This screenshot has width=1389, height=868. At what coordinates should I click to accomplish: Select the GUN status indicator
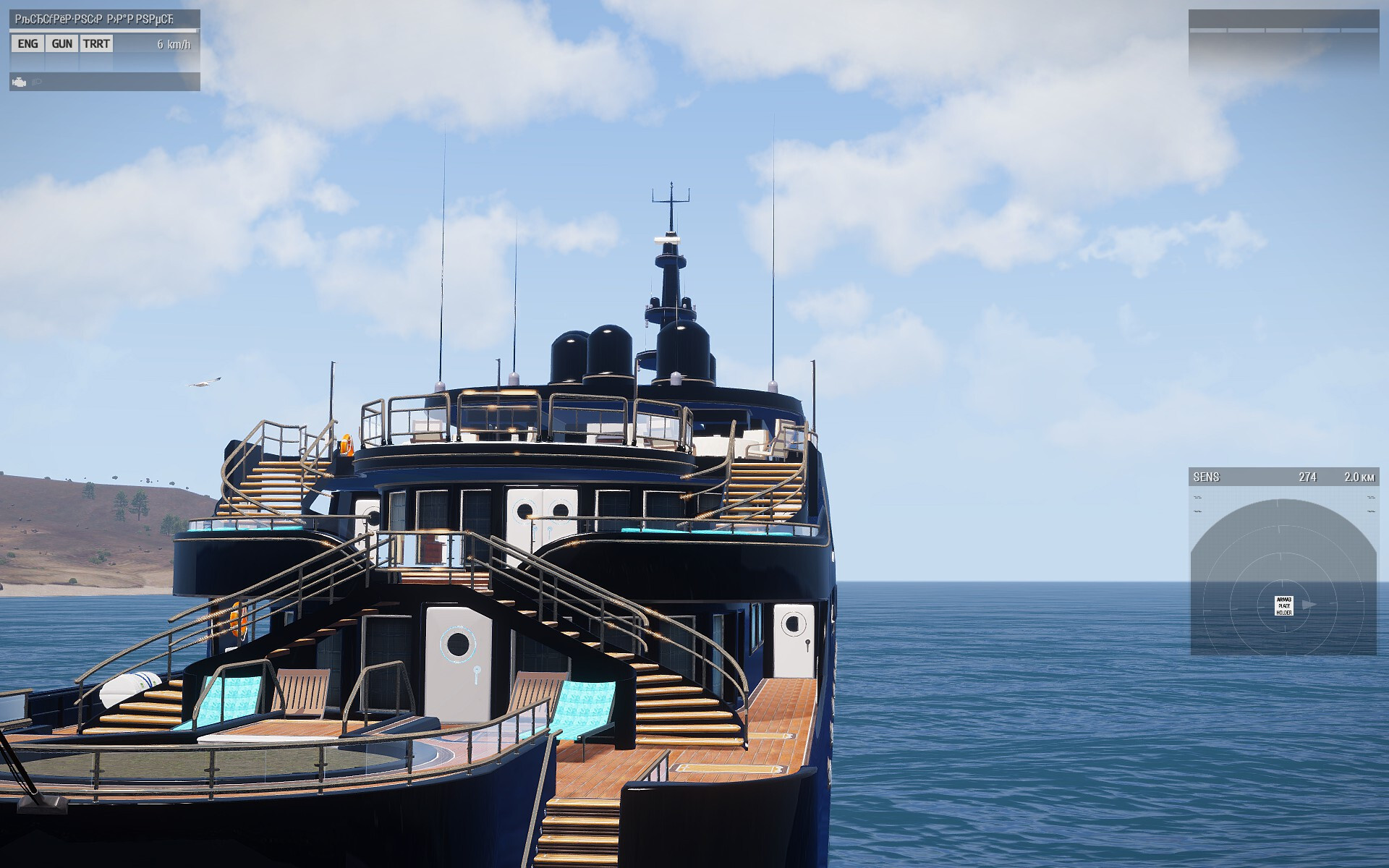point(62,44)
